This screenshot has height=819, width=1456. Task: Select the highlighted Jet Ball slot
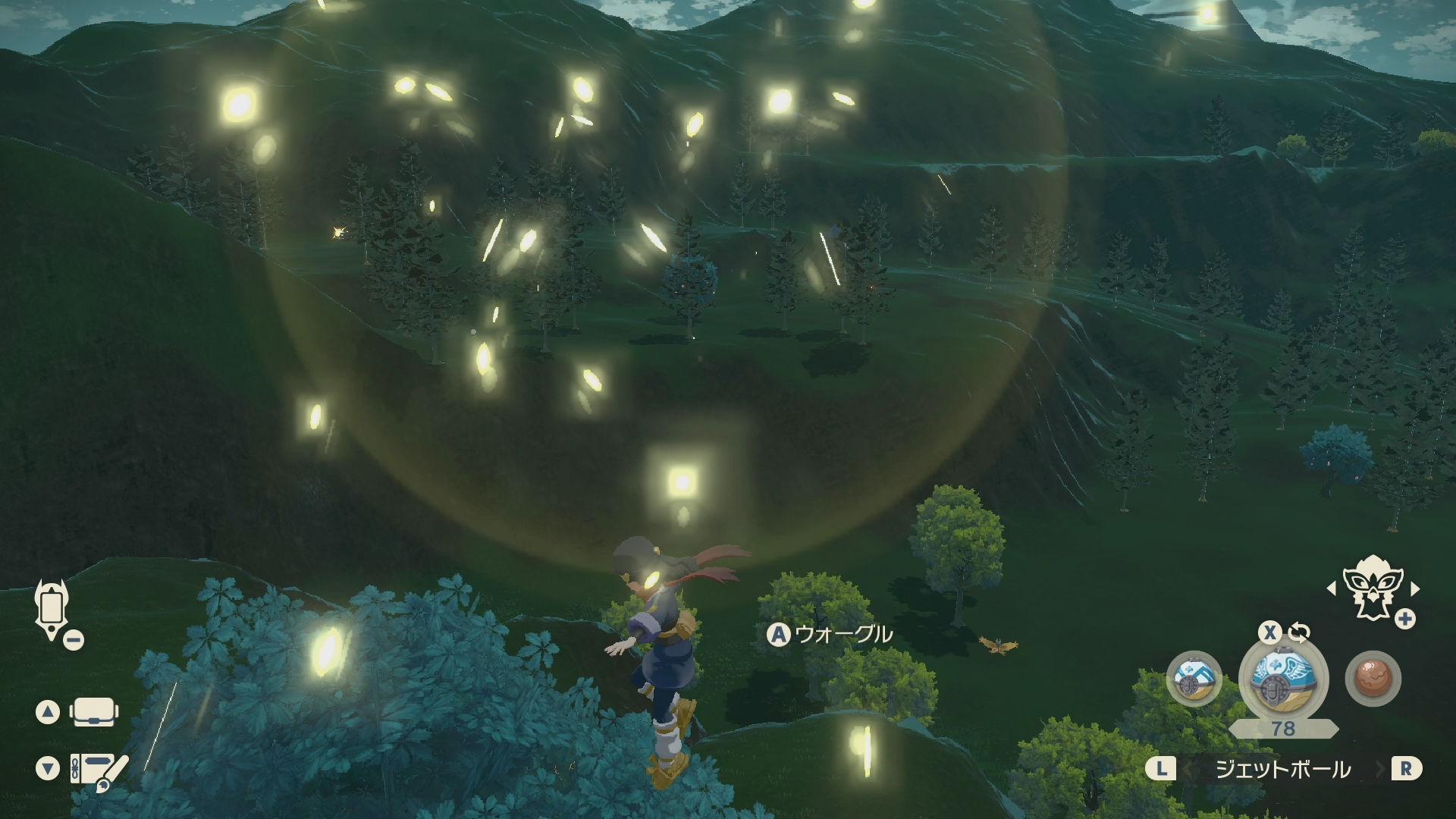click(1283, 678)
